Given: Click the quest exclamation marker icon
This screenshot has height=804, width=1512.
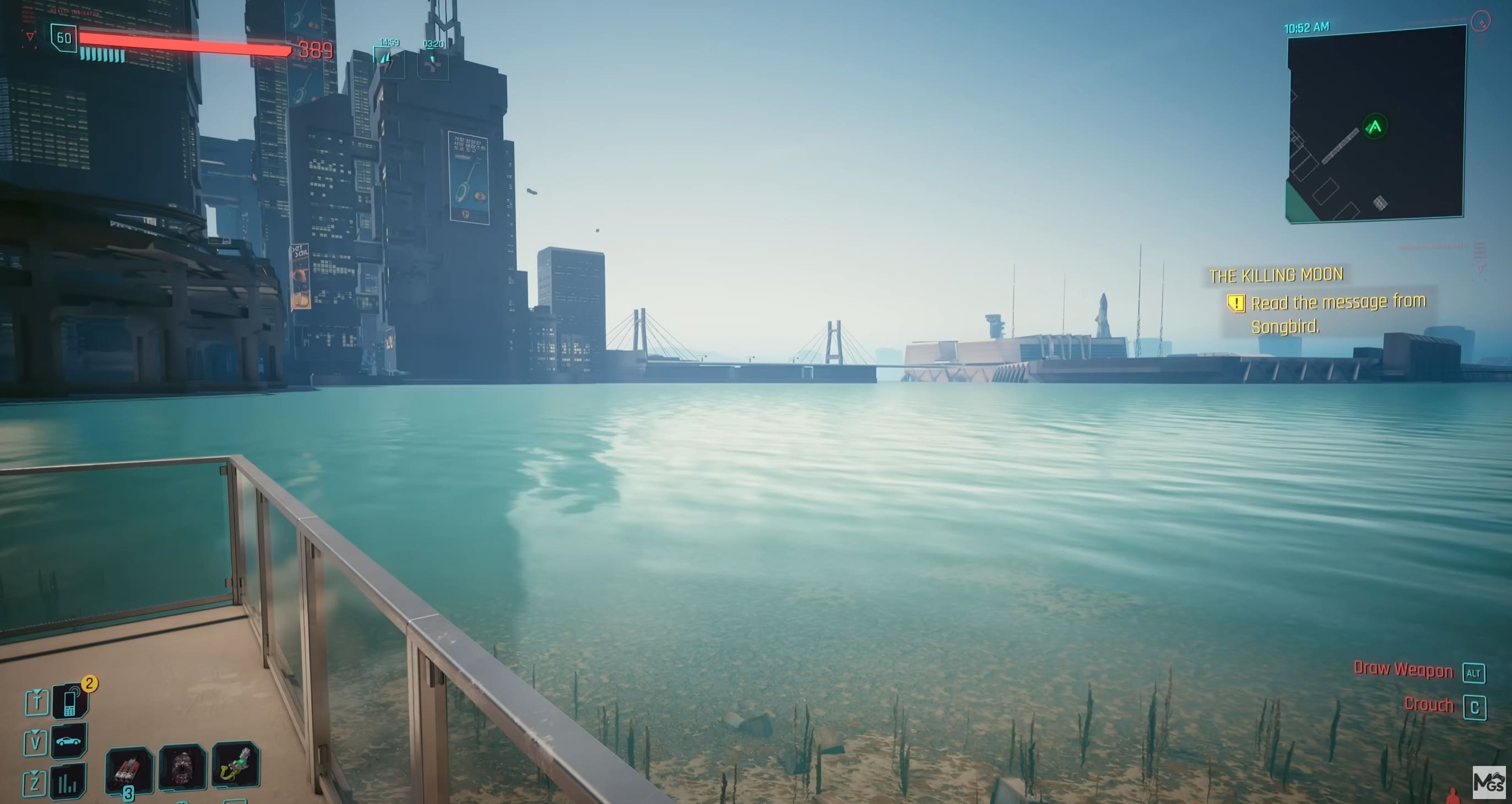Looking at the screenshot, I should pos(1235,304).
